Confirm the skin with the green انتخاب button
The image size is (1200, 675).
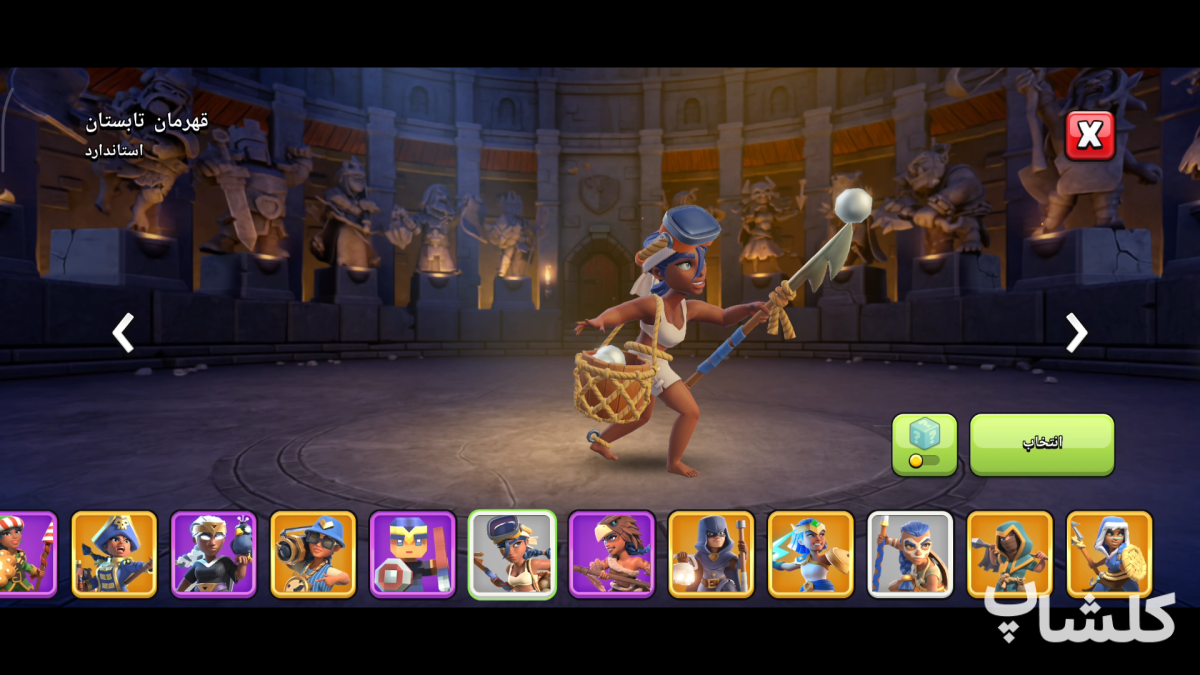click(1041, 444)
